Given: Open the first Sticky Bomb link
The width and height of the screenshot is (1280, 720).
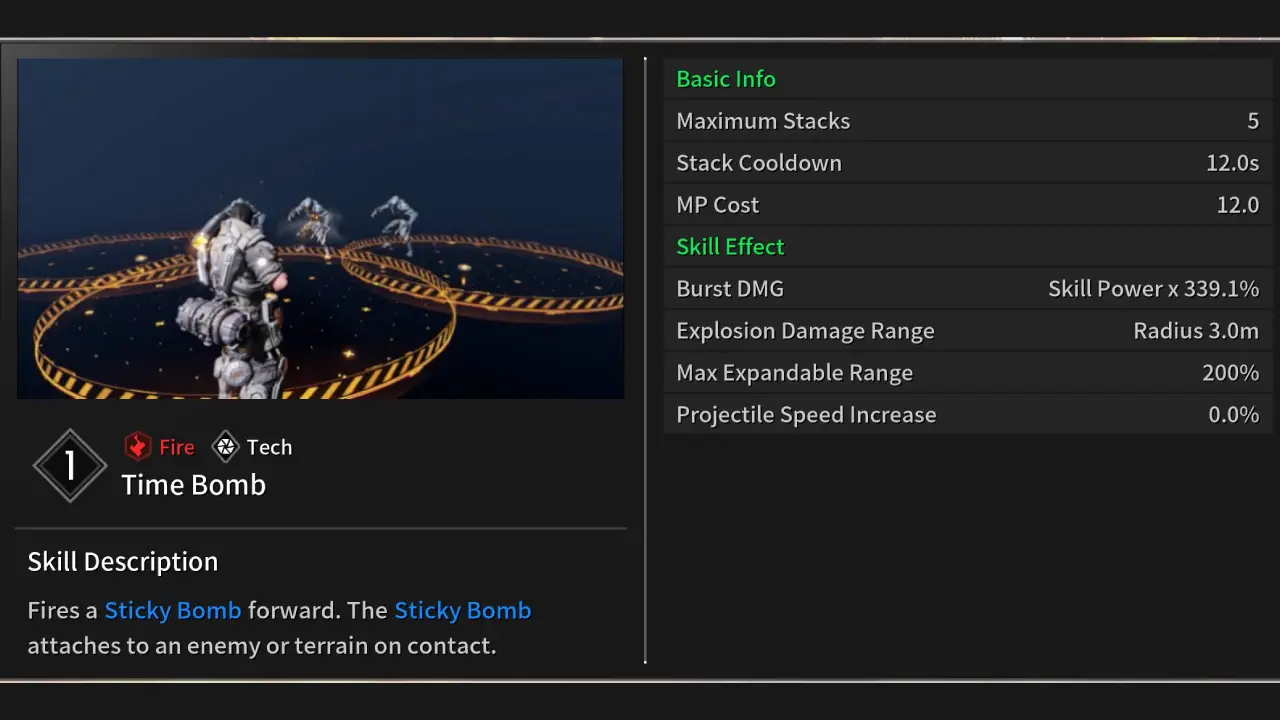Looking at the screenshot, I should (172, 610).
